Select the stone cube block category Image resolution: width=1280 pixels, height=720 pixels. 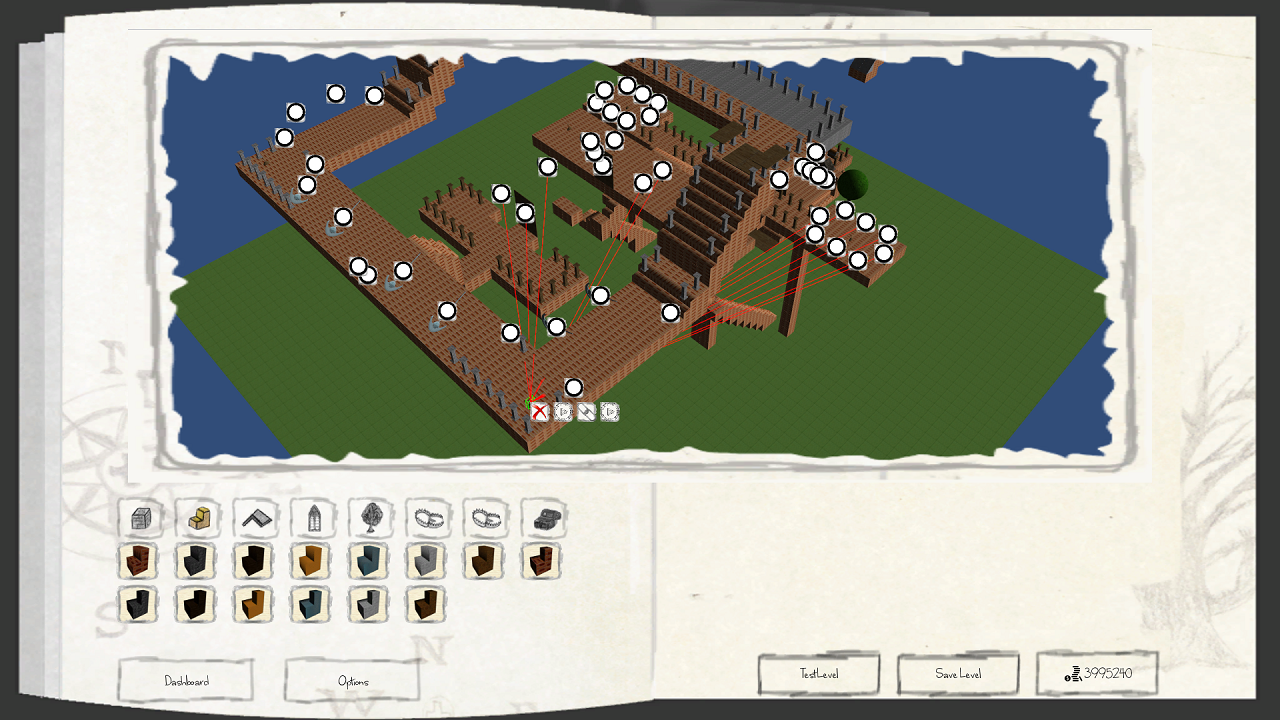click(140, 519)
